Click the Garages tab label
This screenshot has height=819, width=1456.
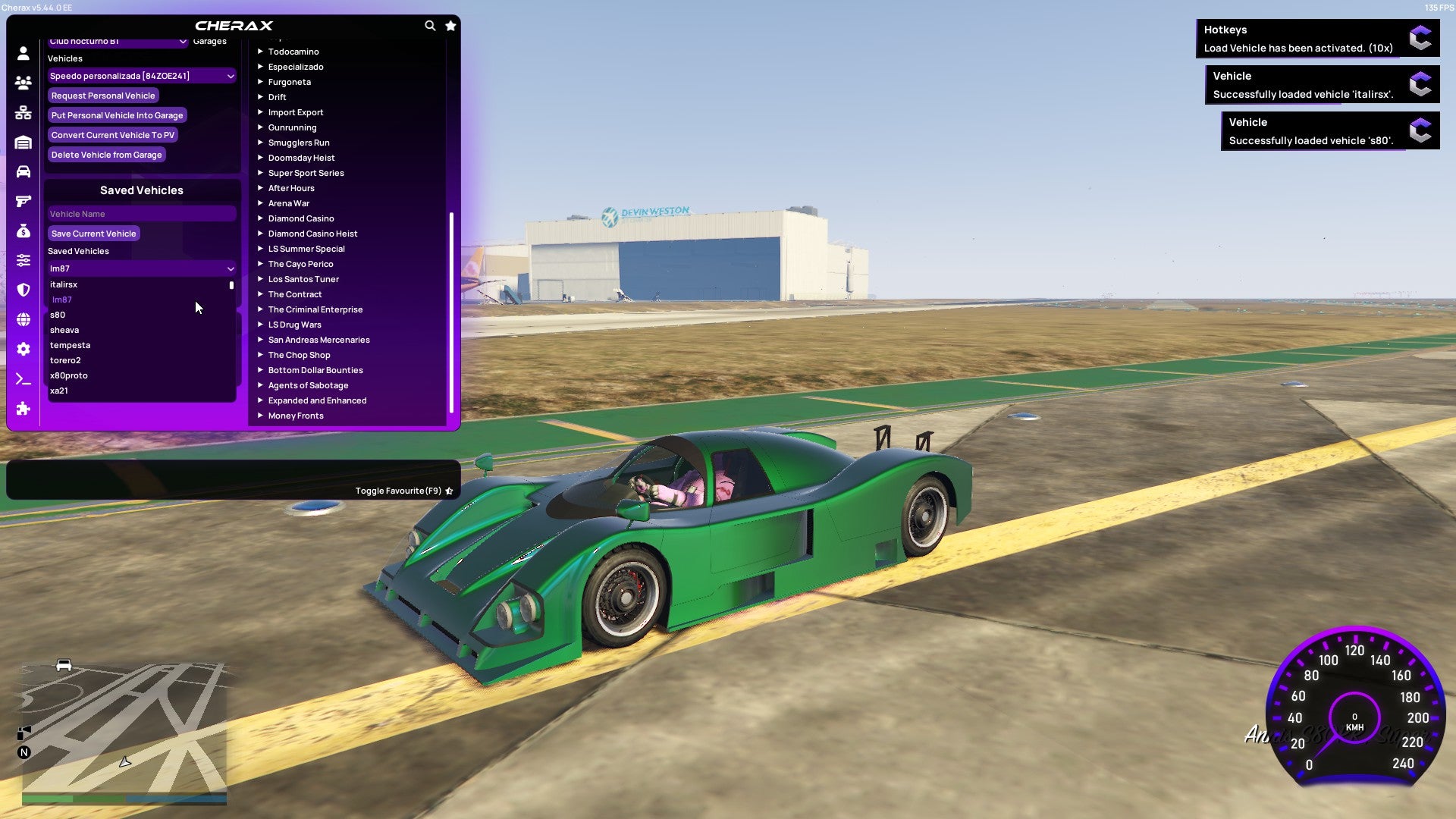coord(209,41)
